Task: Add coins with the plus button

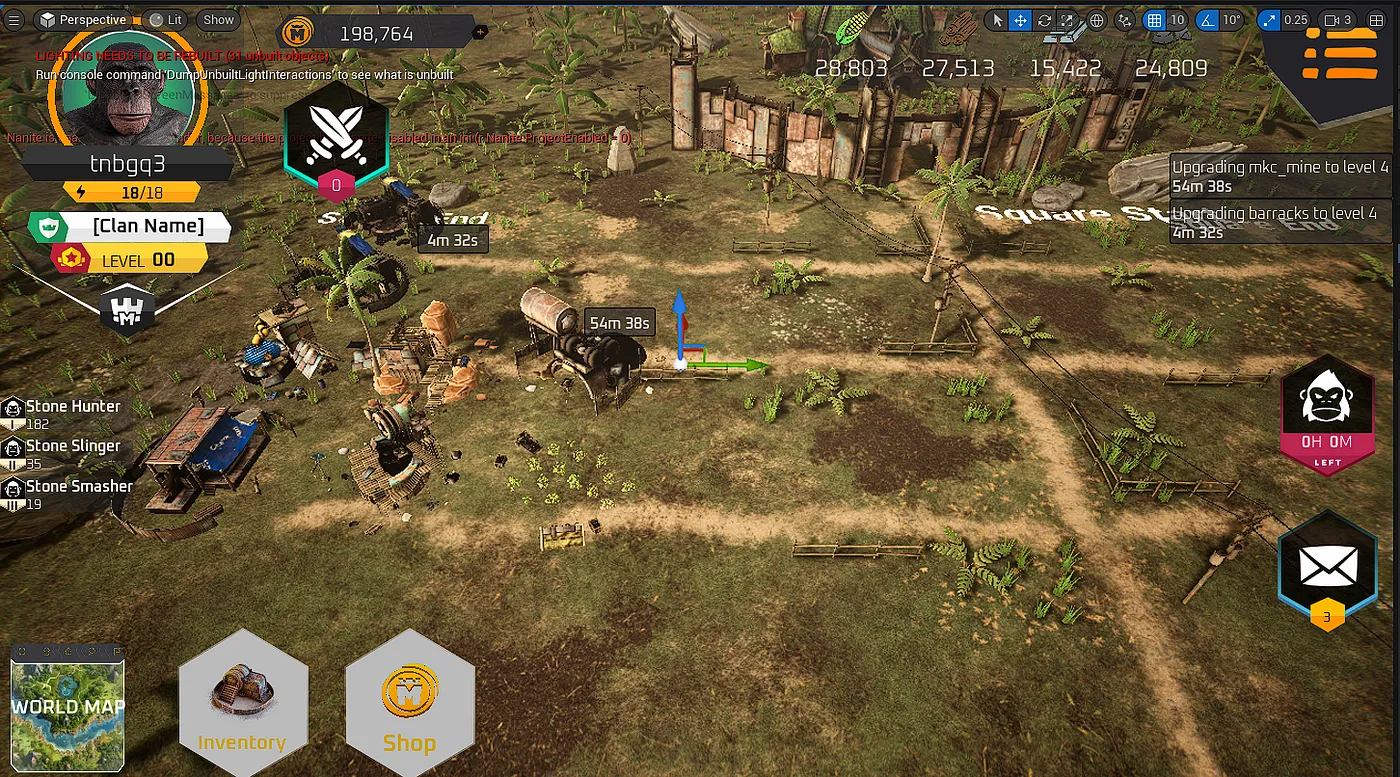Action: [480, 33]
